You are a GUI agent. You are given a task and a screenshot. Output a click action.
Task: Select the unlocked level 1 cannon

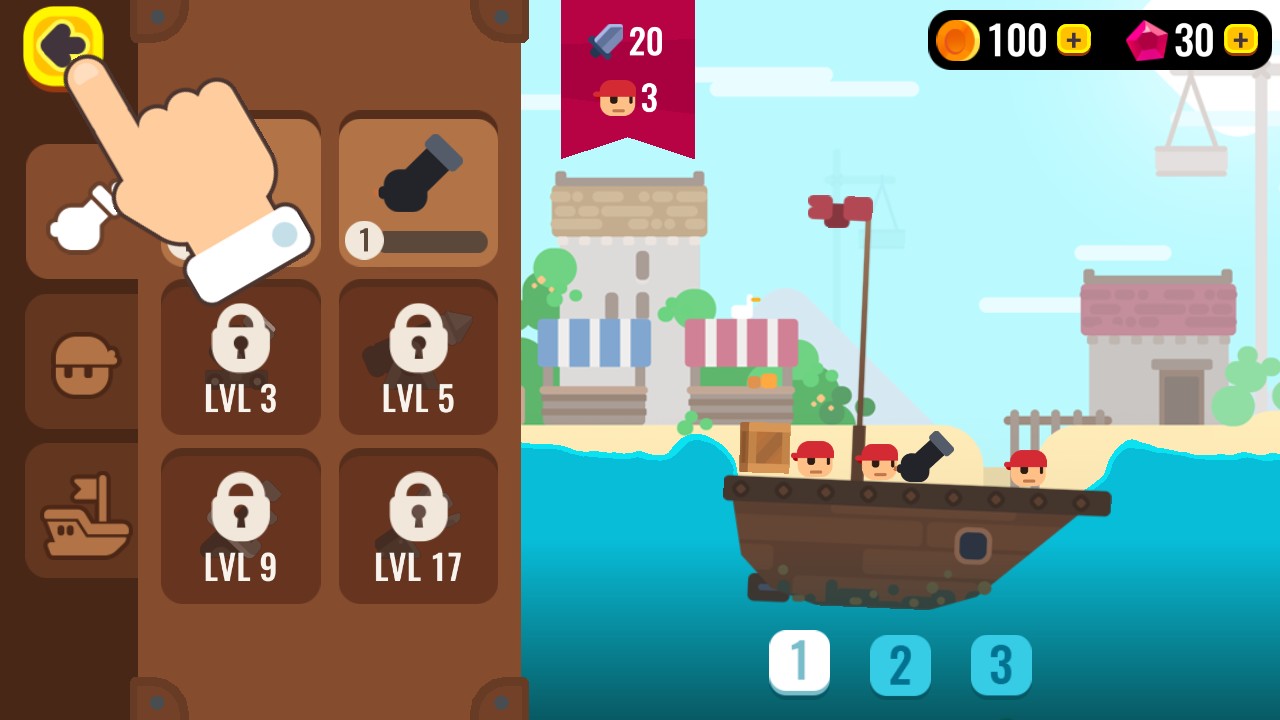(418, 190)
